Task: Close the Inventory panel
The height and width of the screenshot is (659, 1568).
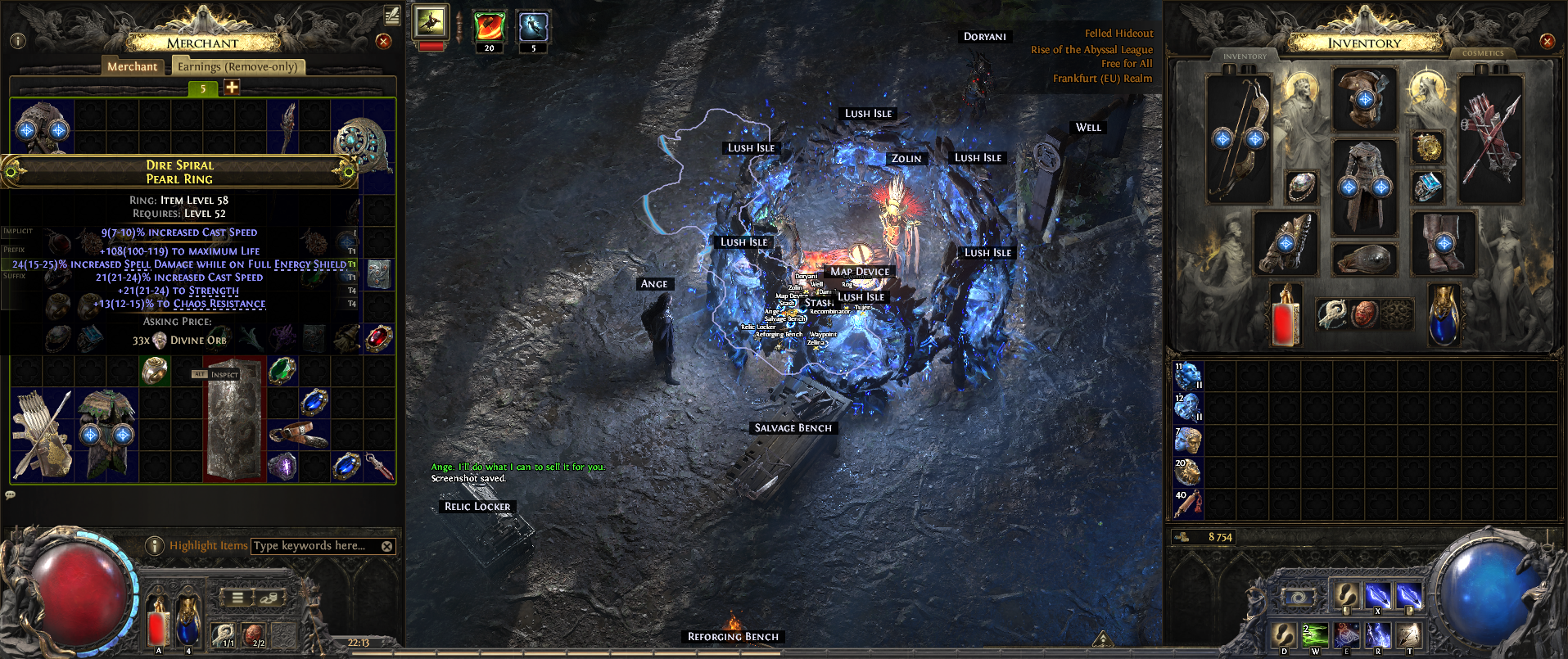Action: (1547, 41)
